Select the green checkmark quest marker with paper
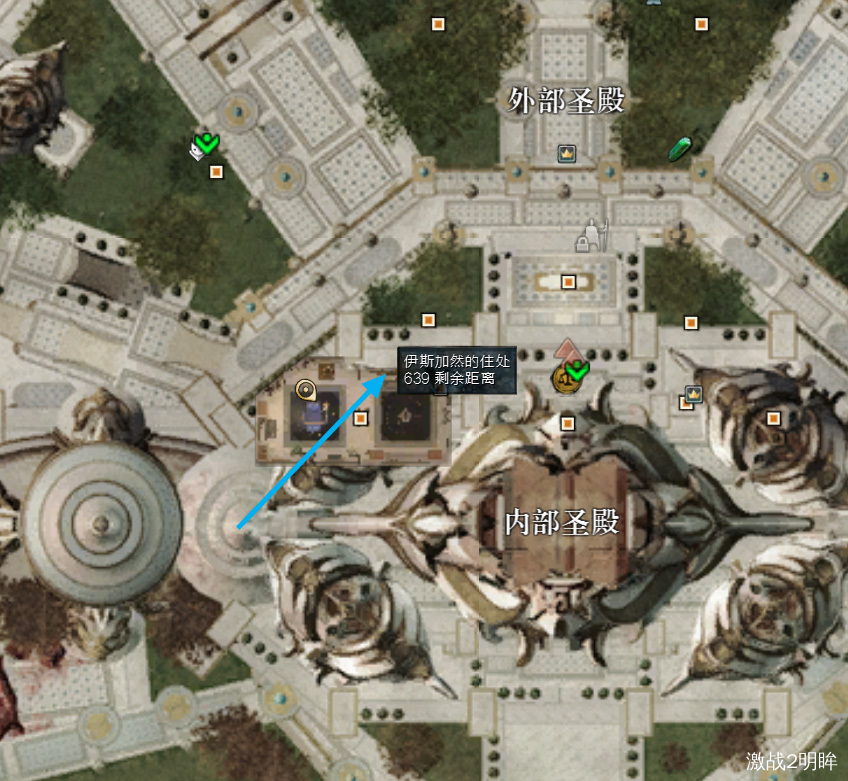Screen dimensions: 848x781 (x=204, y=146)
